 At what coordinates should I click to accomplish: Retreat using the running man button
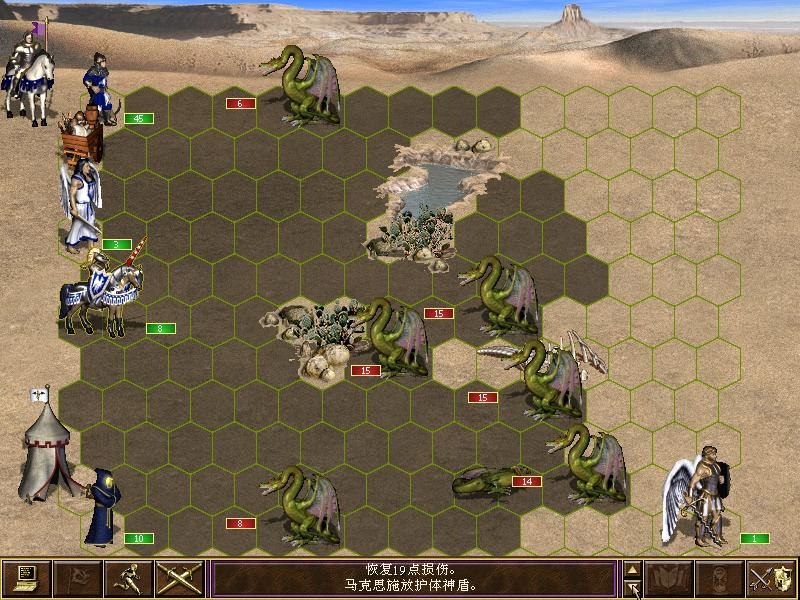[x=128, y=578]
